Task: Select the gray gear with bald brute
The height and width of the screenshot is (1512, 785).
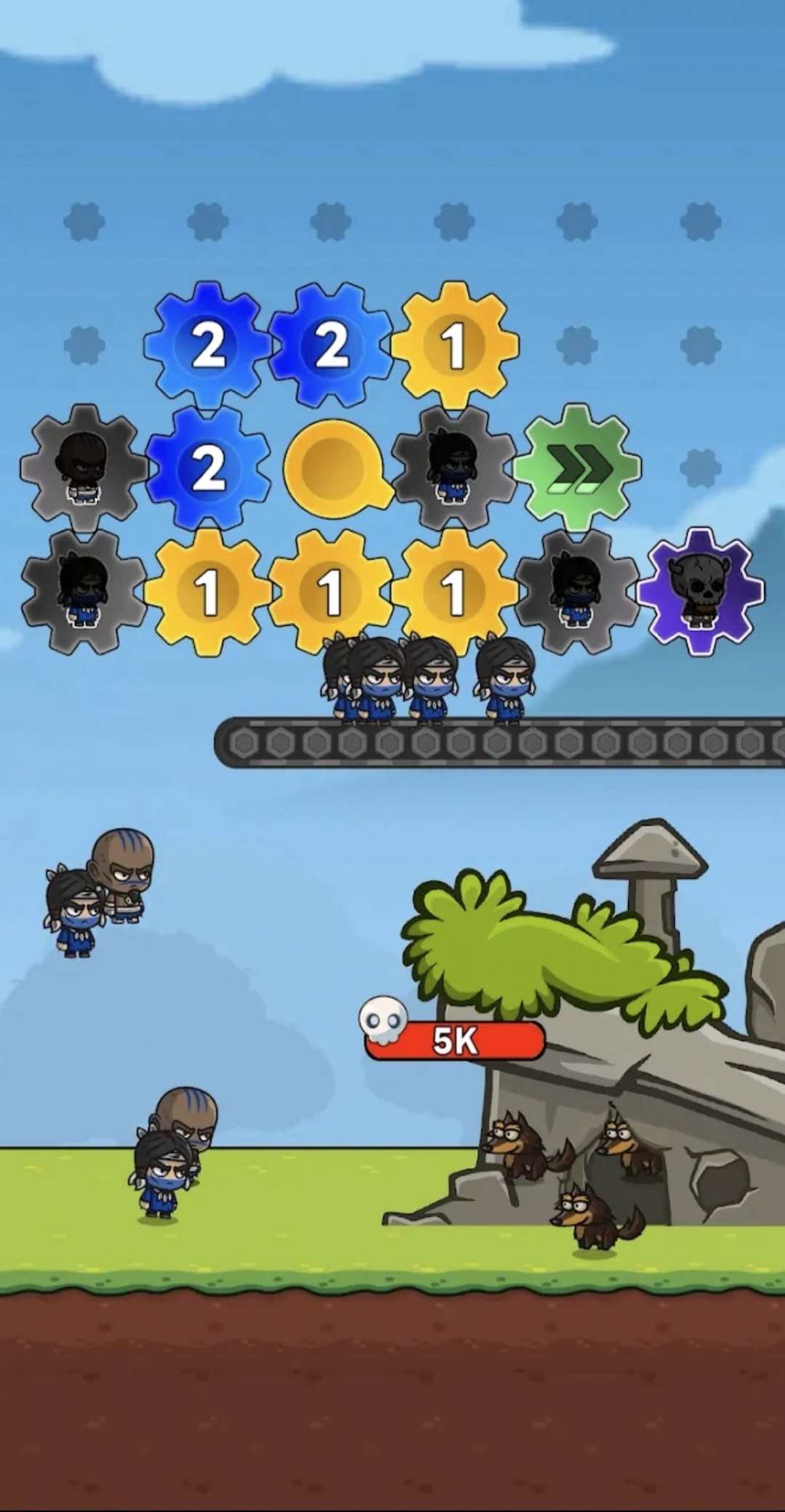Action: tap(84, 467)
